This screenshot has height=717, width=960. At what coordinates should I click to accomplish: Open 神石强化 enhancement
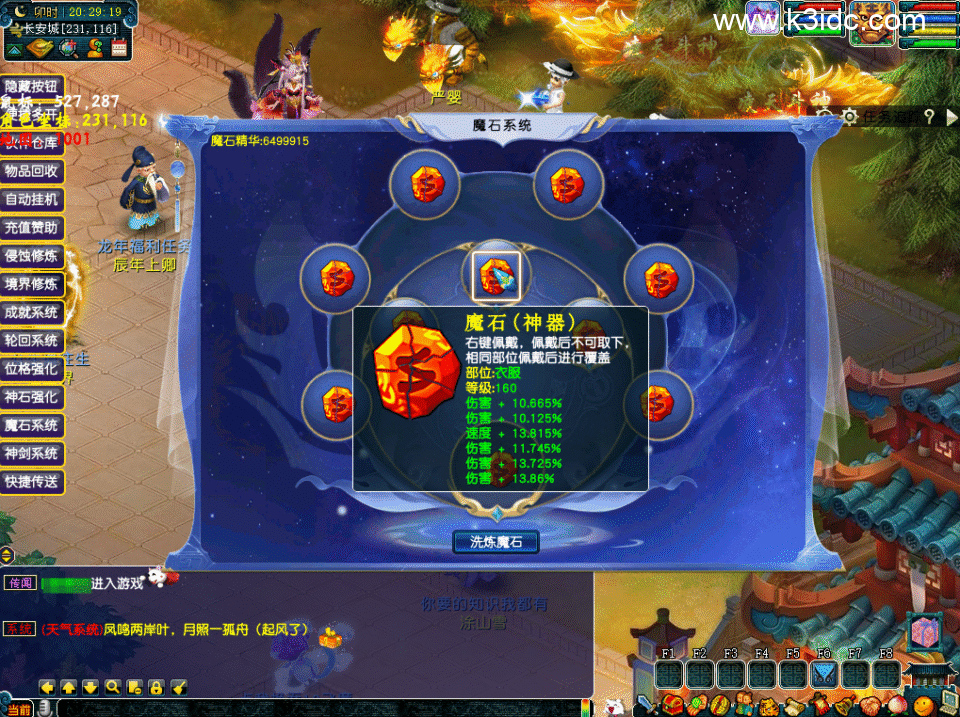[33, 397]
